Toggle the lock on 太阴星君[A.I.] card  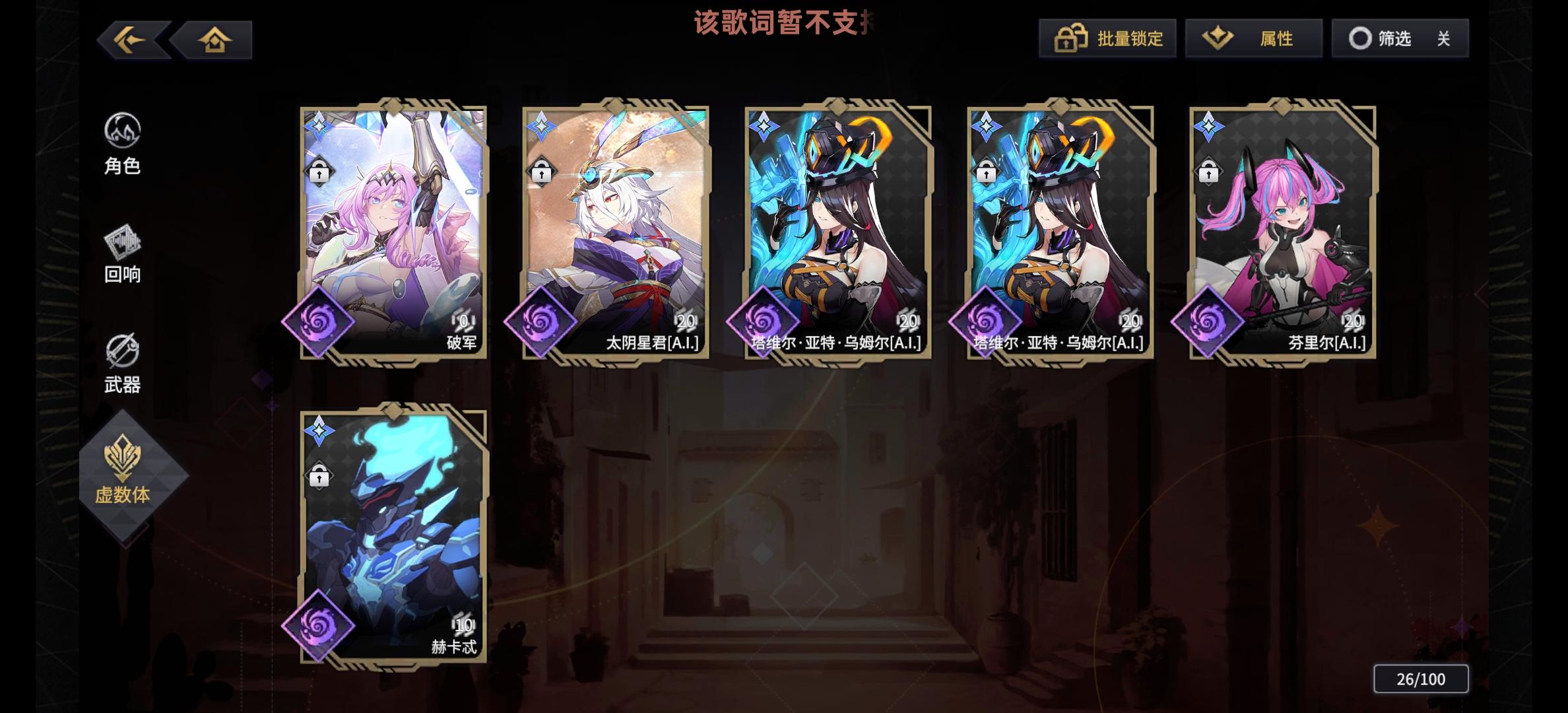click(541, 174)
